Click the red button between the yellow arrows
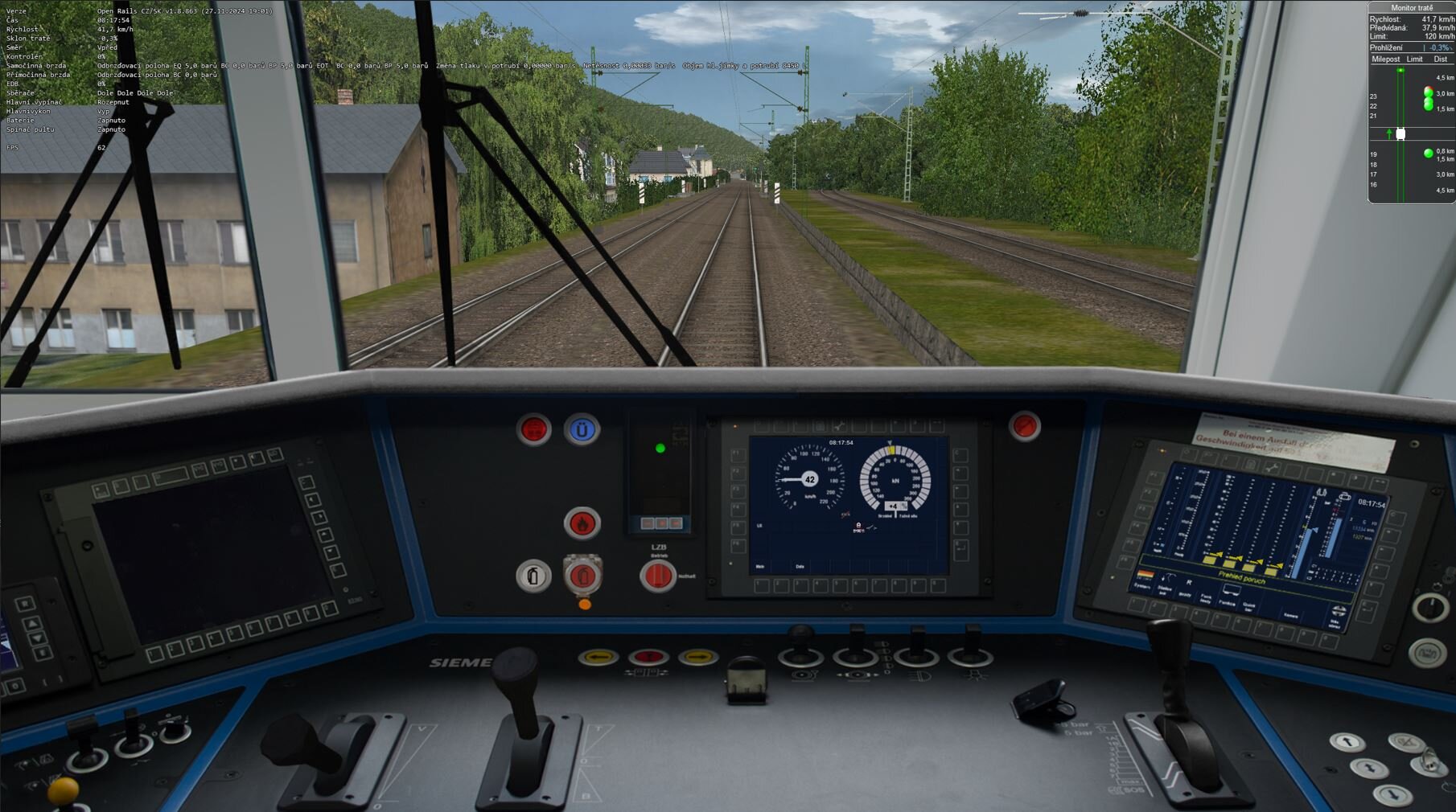This screenshot has height=812, width=1456. pos(648,658)
